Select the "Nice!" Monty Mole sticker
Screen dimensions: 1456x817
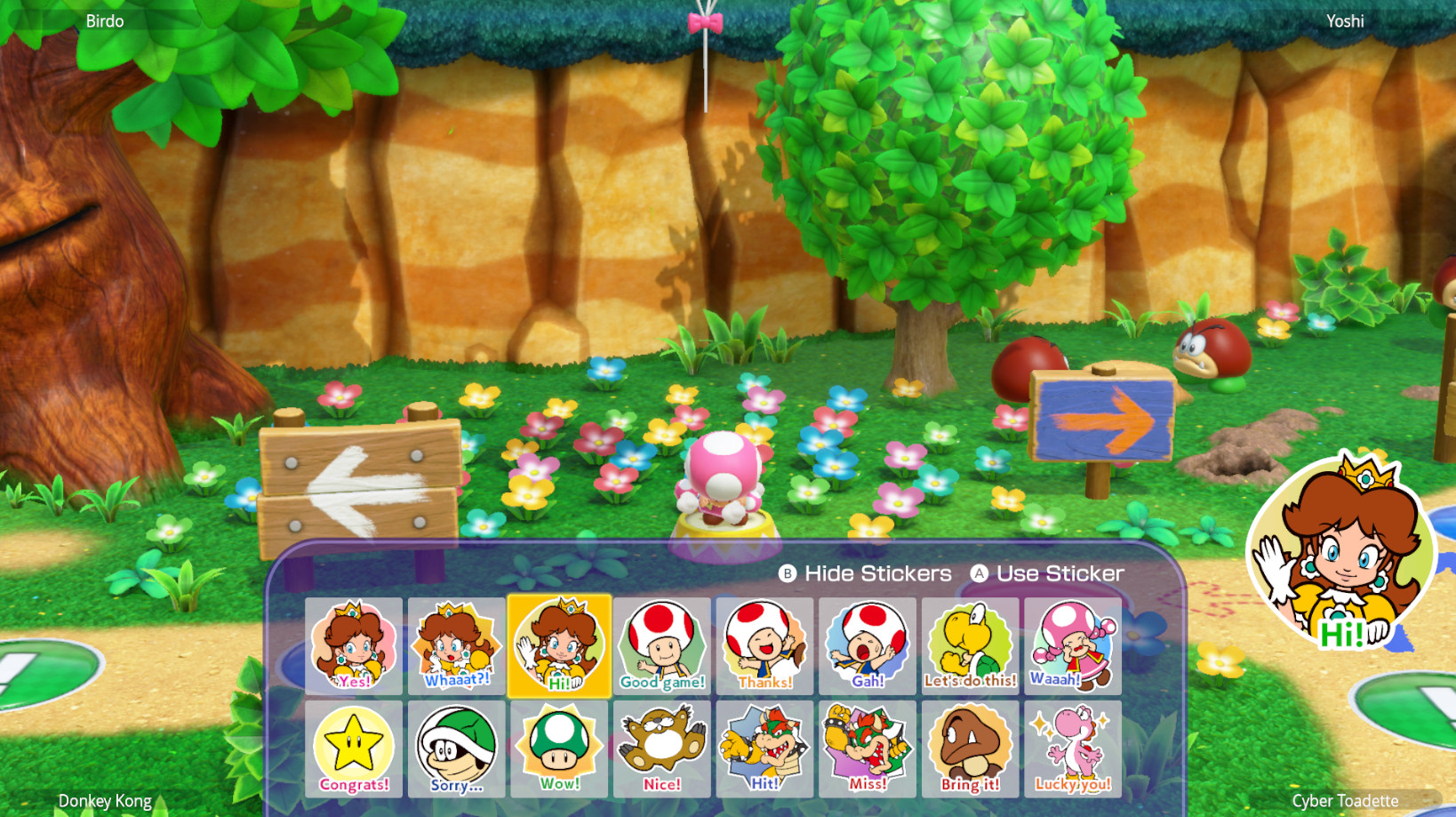[662, 749]
